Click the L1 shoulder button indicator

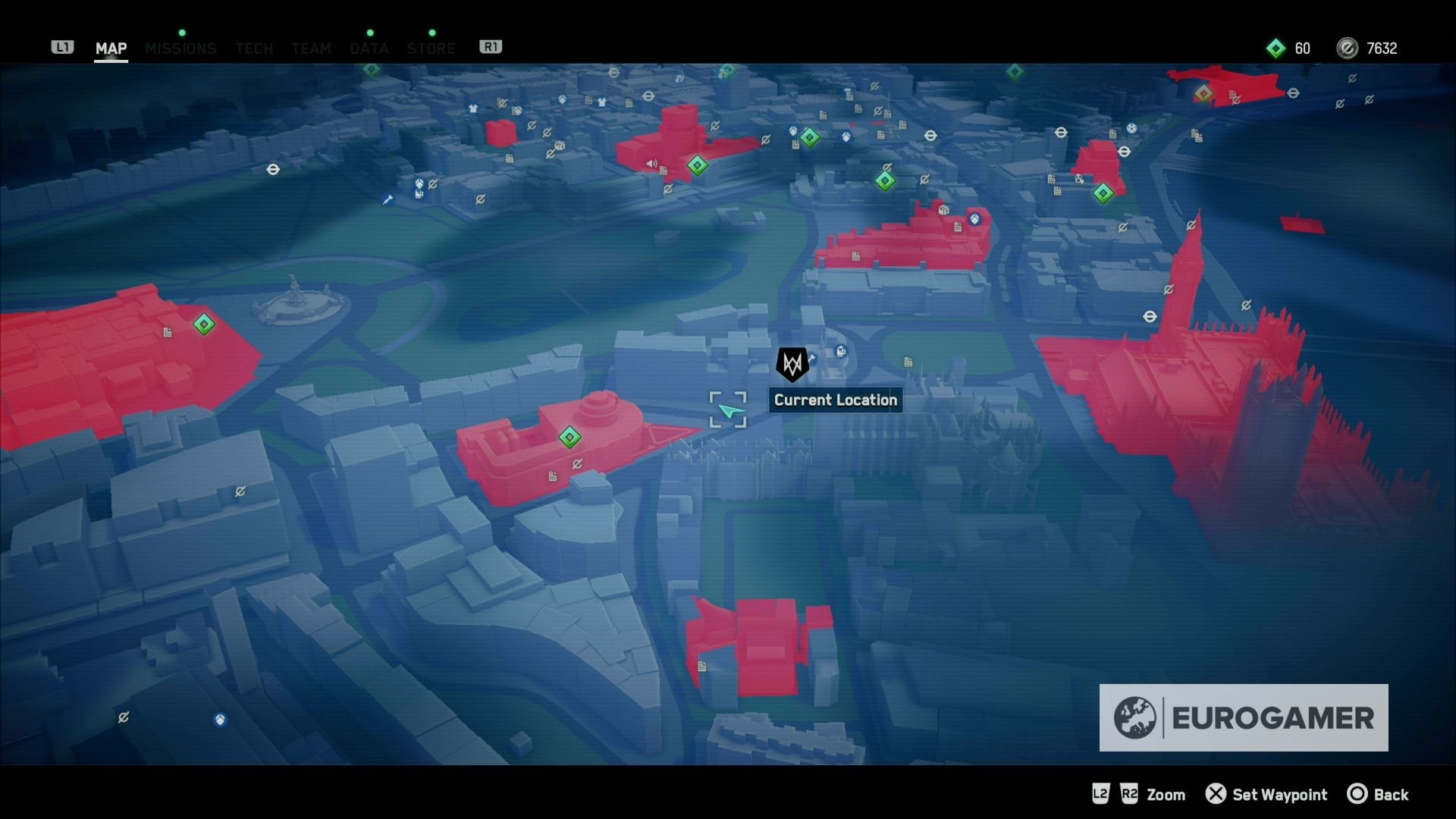pyautogui.click(x=63, y=46)
